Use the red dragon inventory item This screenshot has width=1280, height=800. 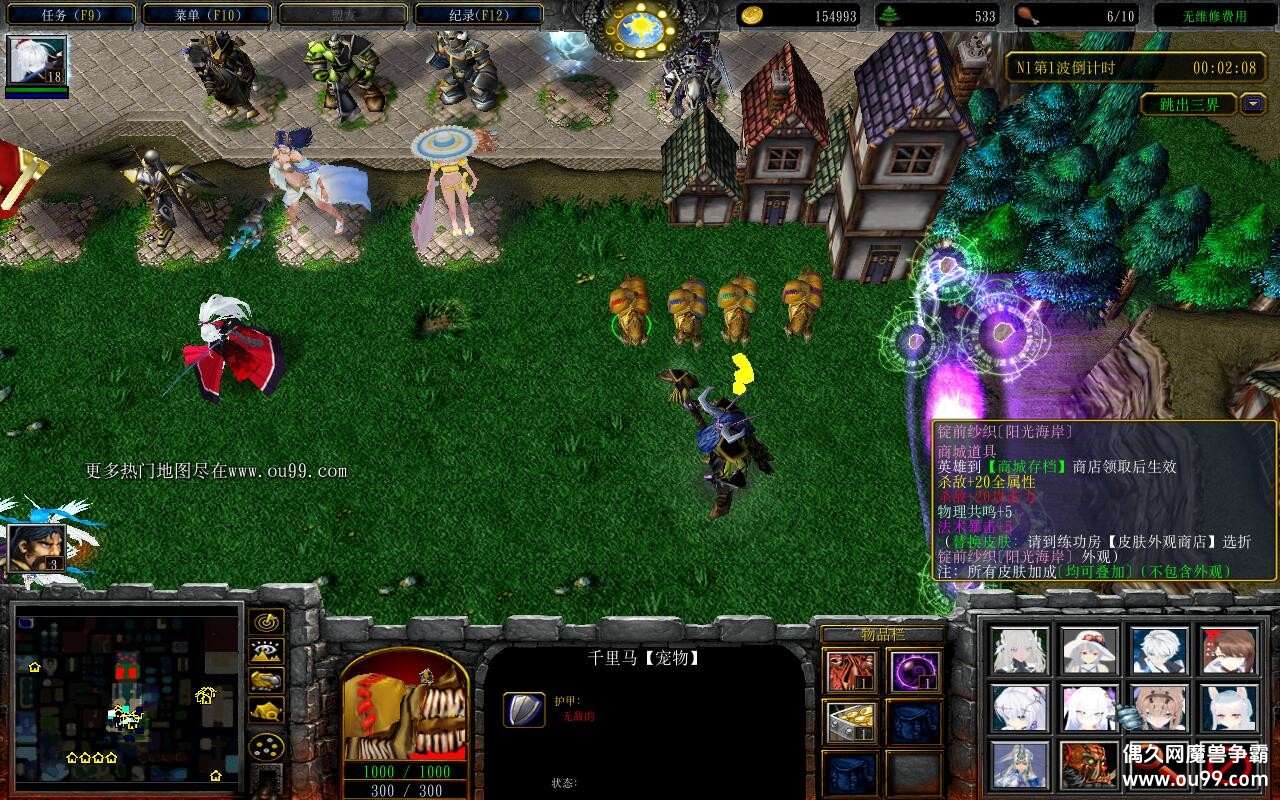(851, 671)
